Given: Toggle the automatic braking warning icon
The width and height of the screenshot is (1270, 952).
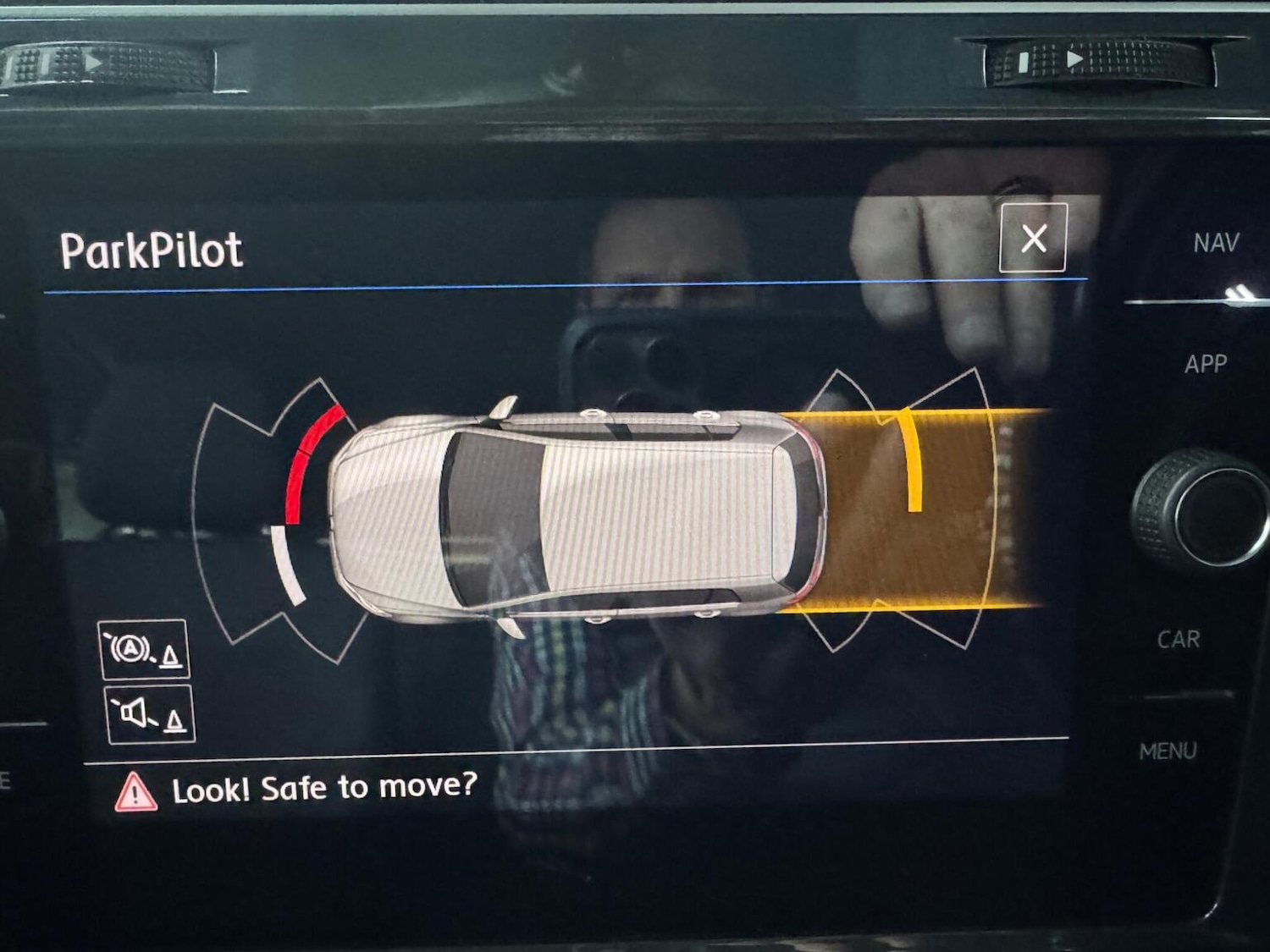Looking at the screenshot, I should pyautogui.click(x=145, y=650).
